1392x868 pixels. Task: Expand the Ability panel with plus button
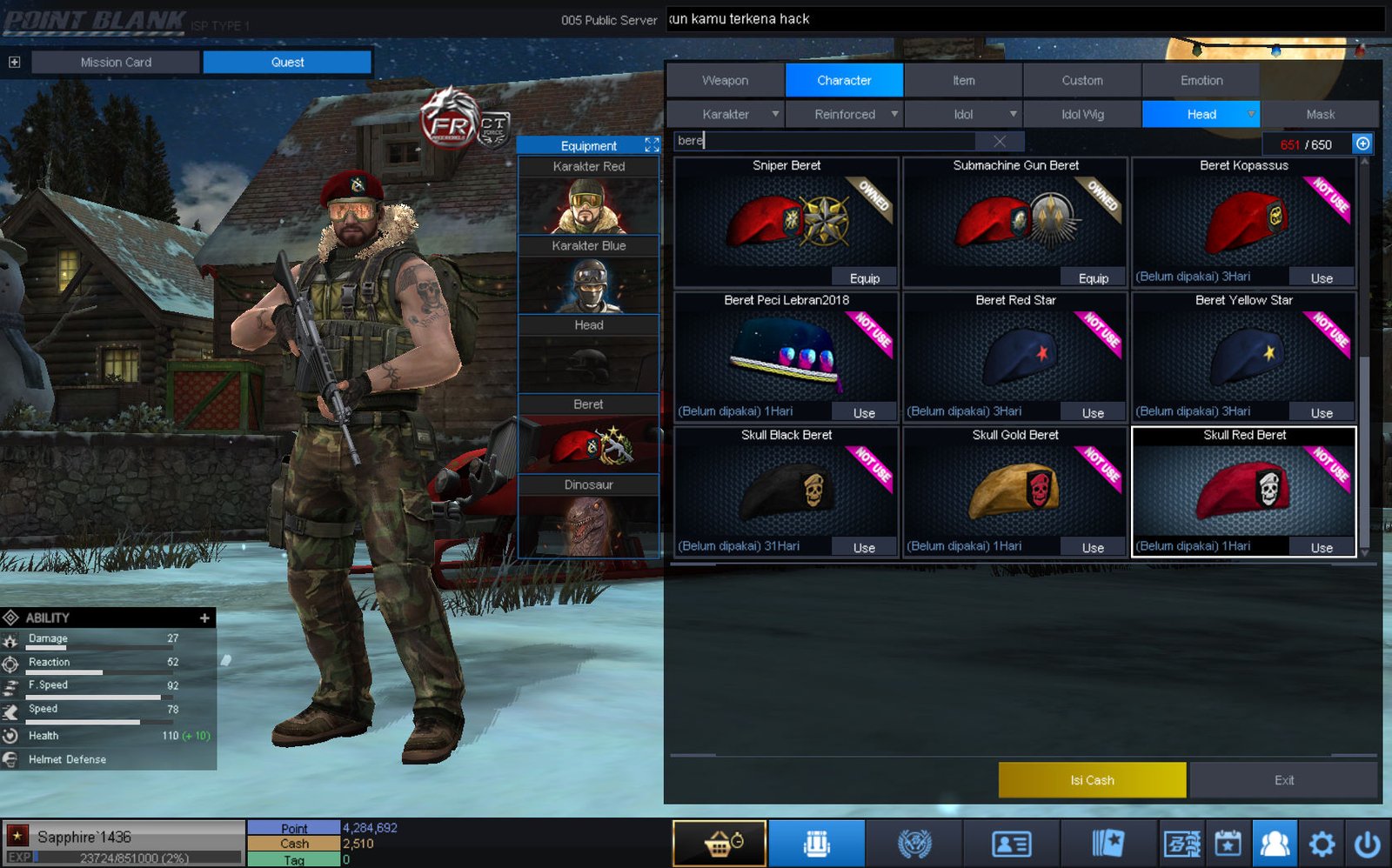pos(204,618)
